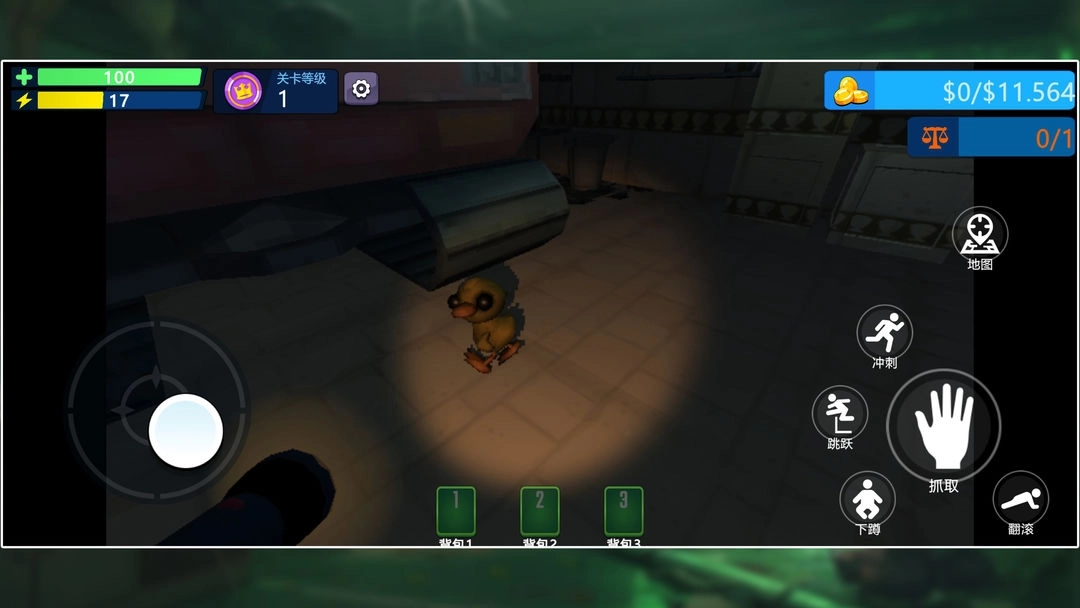The height and width of the screenshot is (608, 1080).
Task: Tap the virtual joystick white knob
Action: (x=186, y=431)
